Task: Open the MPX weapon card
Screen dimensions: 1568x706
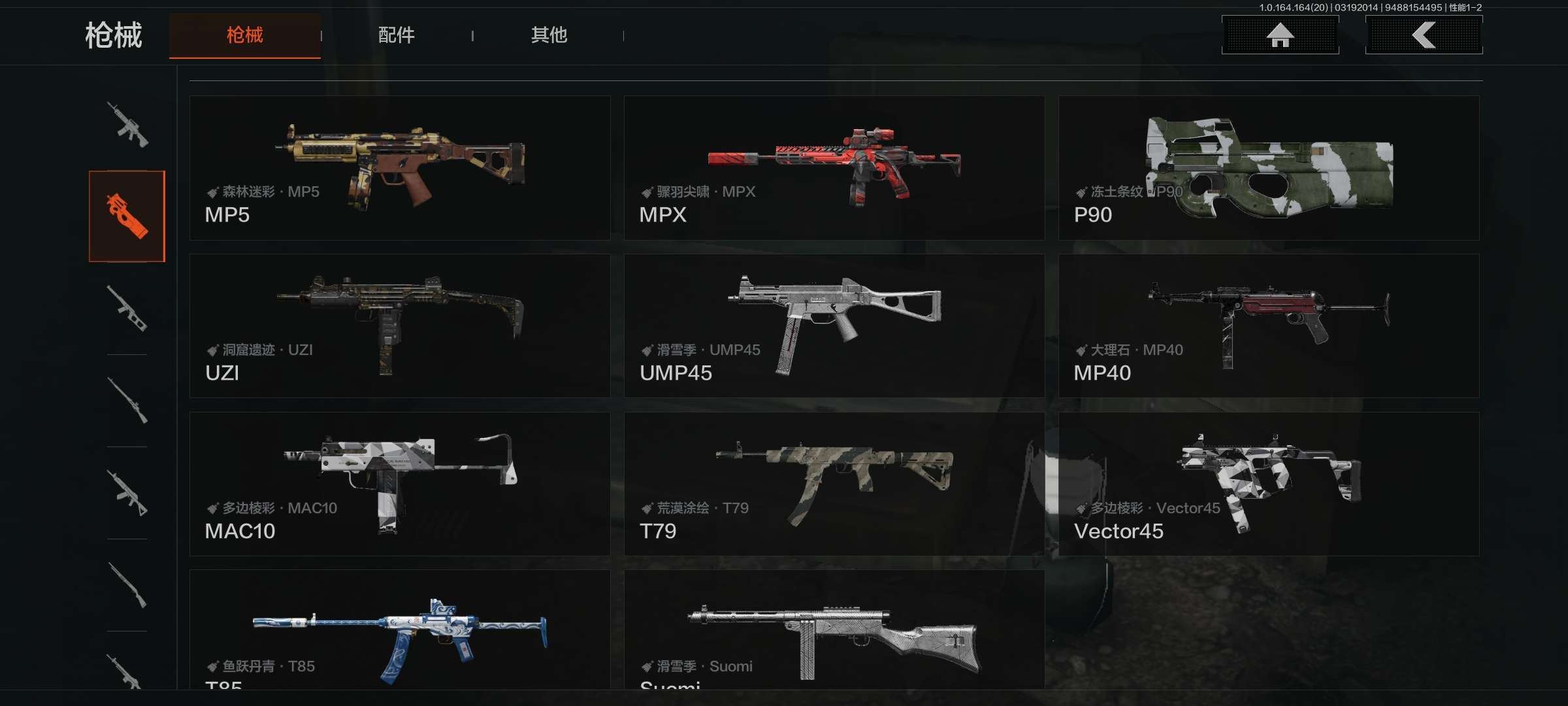Action: tap(834, 168)
